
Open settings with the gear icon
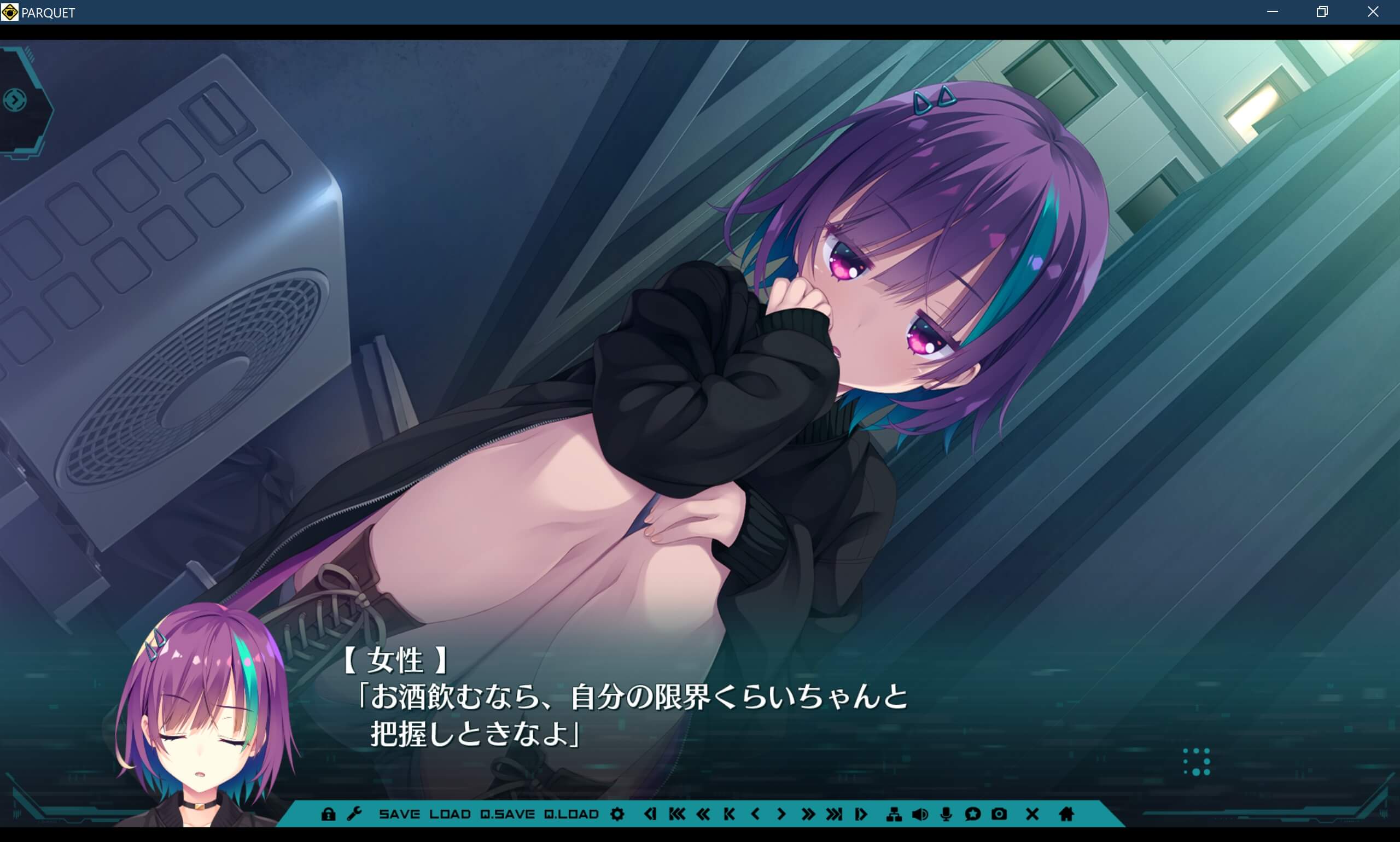click(x=617, y=815)
